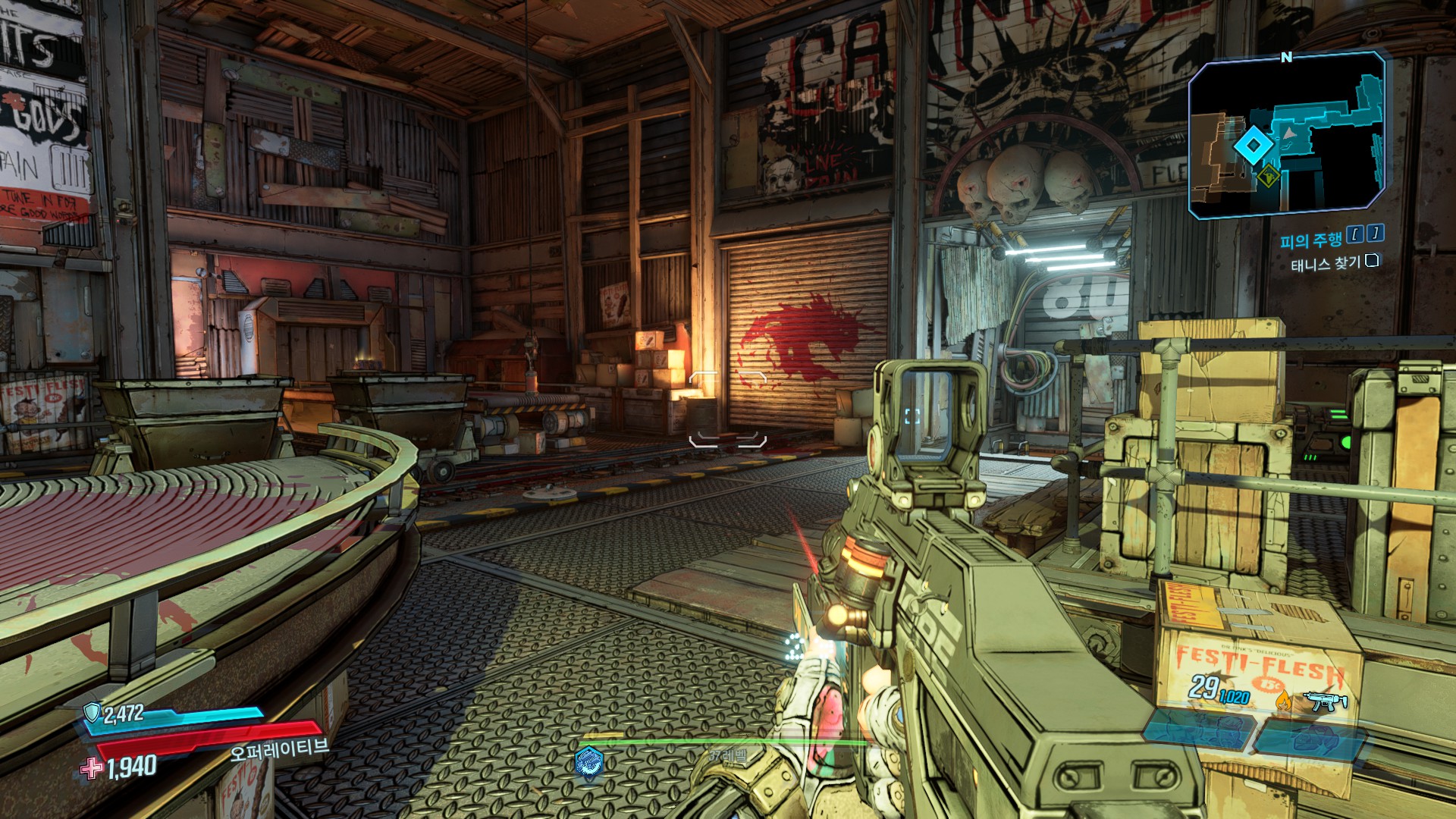Select the 태니스 찾기 objective checkbox
1456x819 pixels.
(x=1372, y=262)
